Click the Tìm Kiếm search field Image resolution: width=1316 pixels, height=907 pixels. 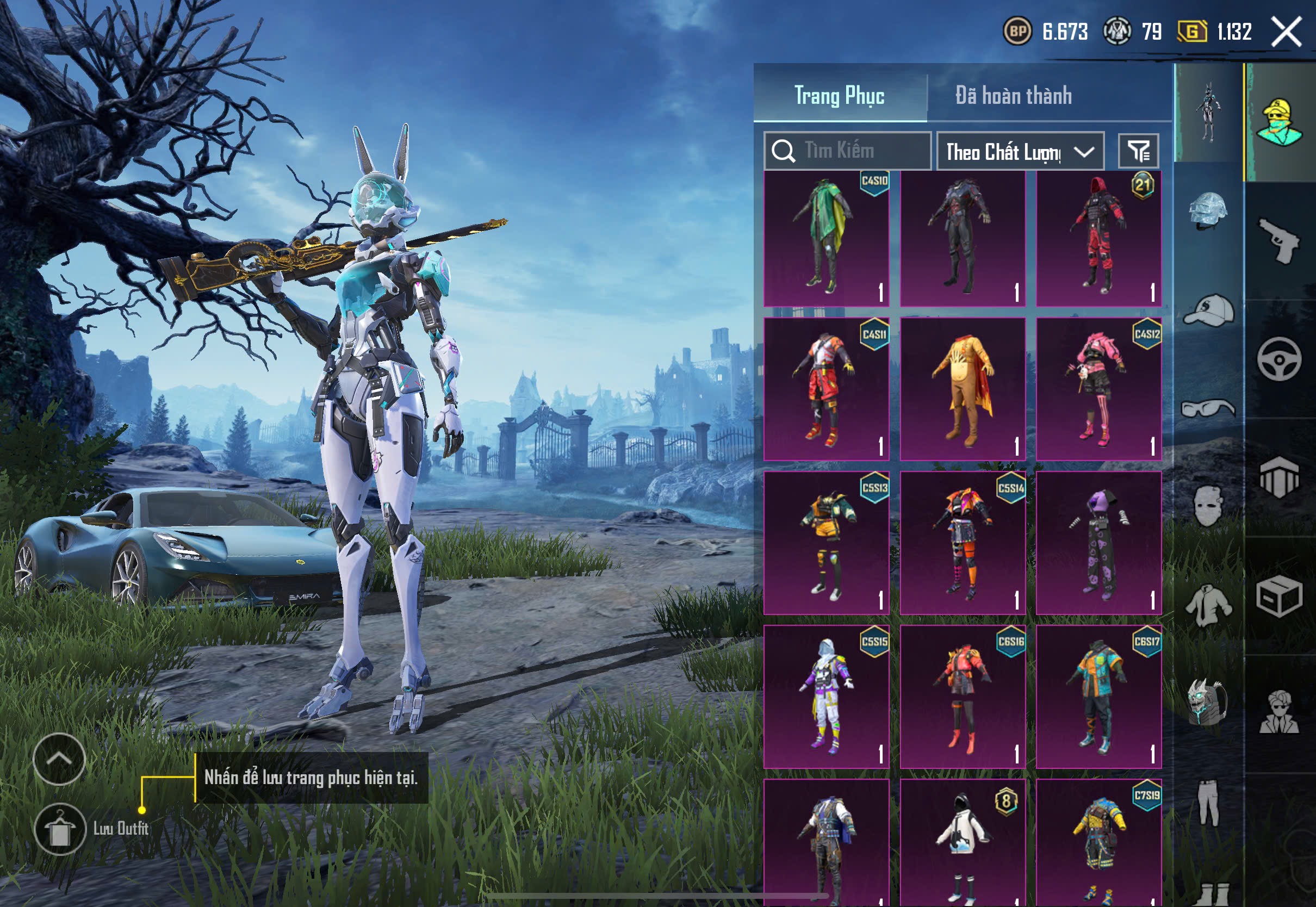pyautogui.click(x=848, y=151)
